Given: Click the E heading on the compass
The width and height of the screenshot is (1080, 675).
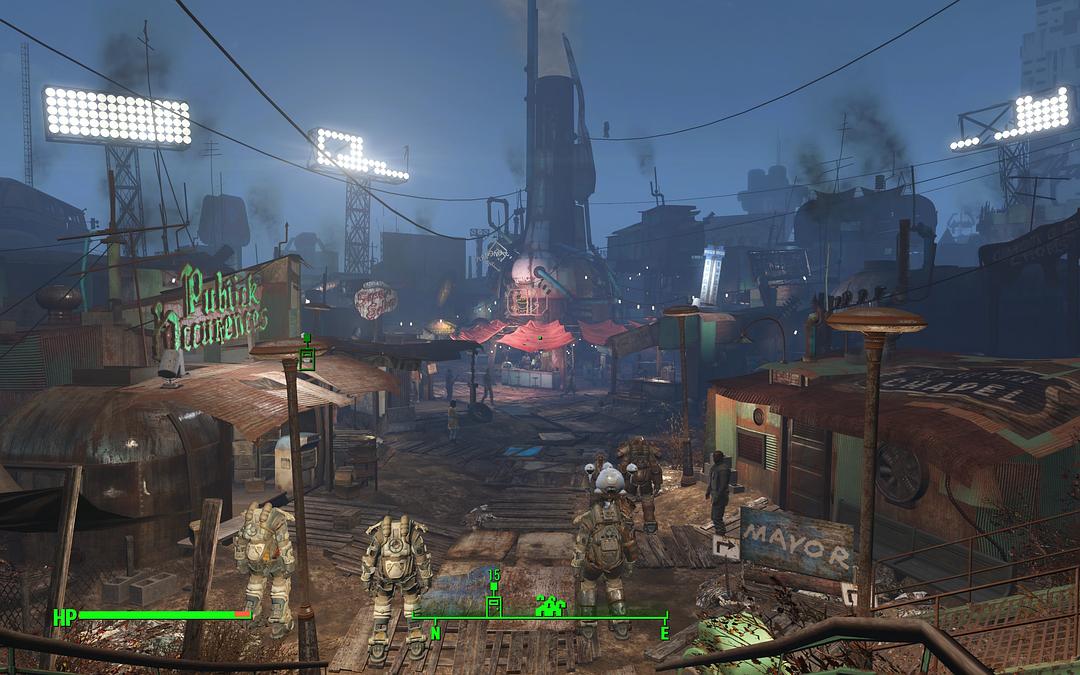Looking at the screenshot, I should pyautogui.click(x=663, y=633).
